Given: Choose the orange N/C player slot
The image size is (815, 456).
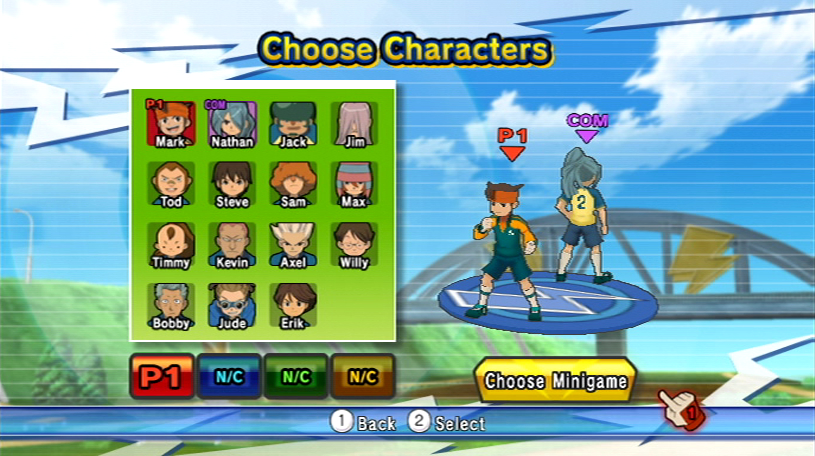Looking at the screenshot, I should click(362, 376).
